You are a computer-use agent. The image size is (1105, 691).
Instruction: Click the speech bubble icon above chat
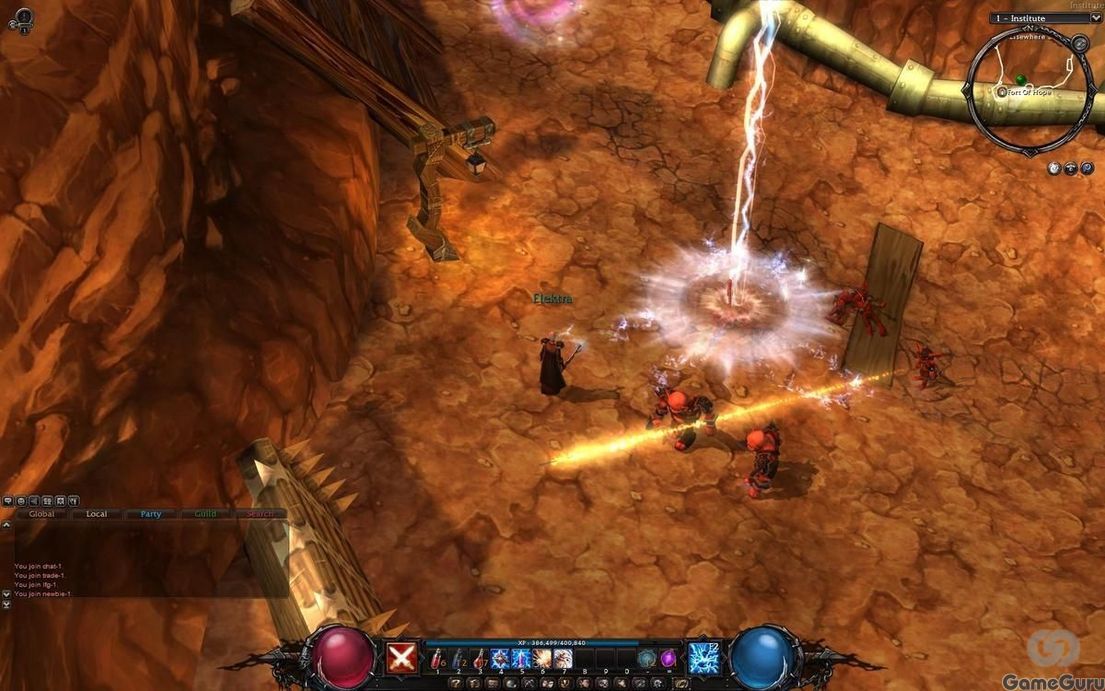coord(7,500)
